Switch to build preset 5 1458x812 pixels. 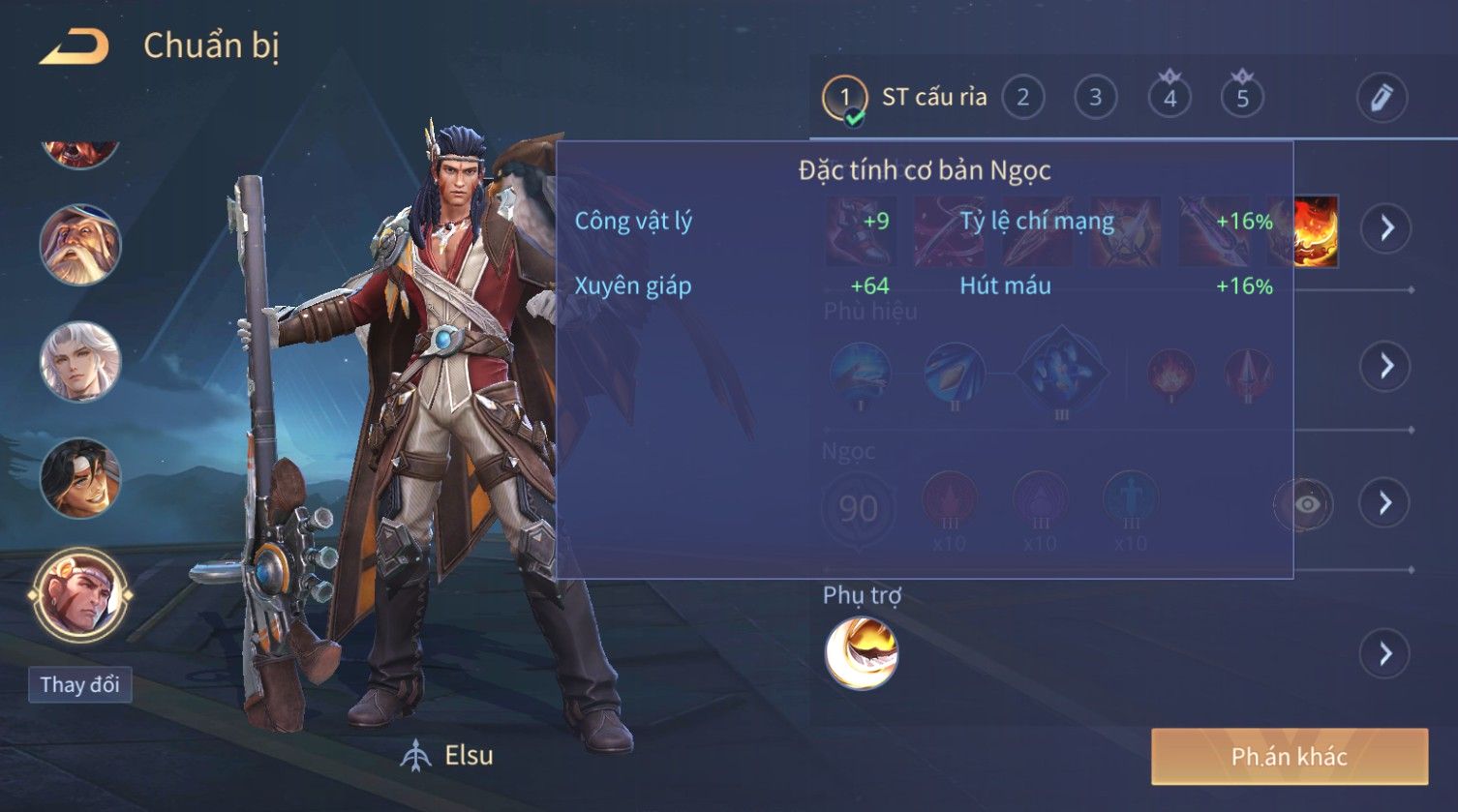click(1242, 98)
